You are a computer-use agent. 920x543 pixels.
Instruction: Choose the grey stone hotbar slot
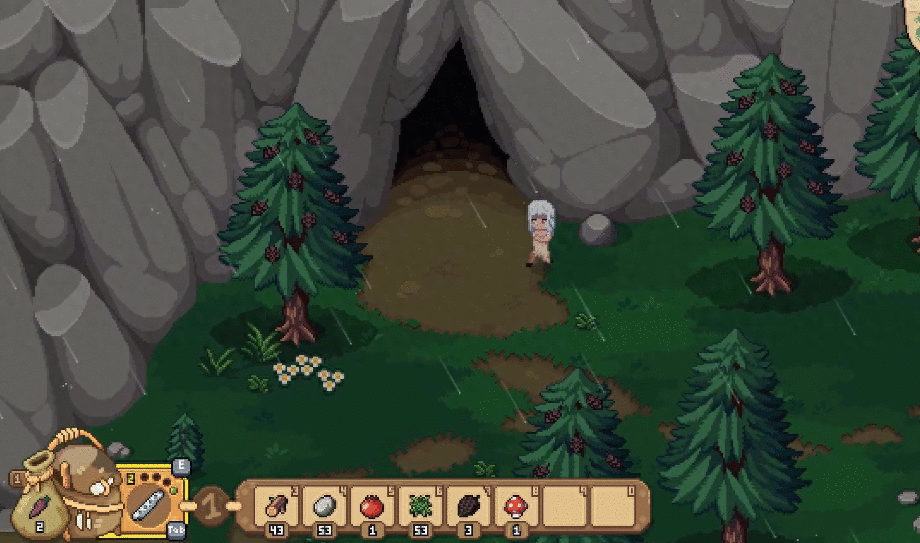[324, 505]
